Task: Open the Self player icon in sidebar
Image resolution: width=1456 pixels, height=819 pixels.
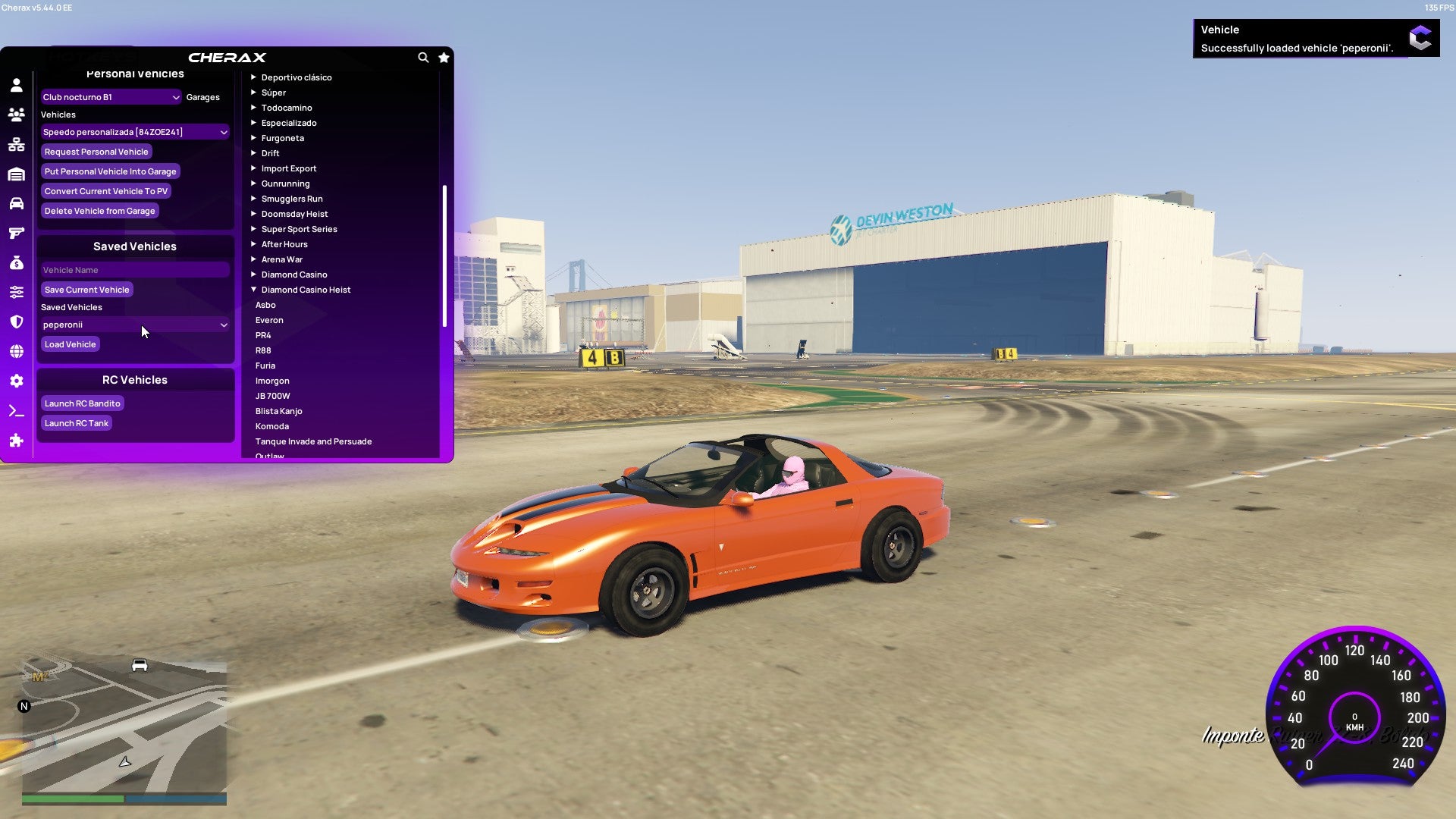Action: pyautogui.click(x=17, y=86)
